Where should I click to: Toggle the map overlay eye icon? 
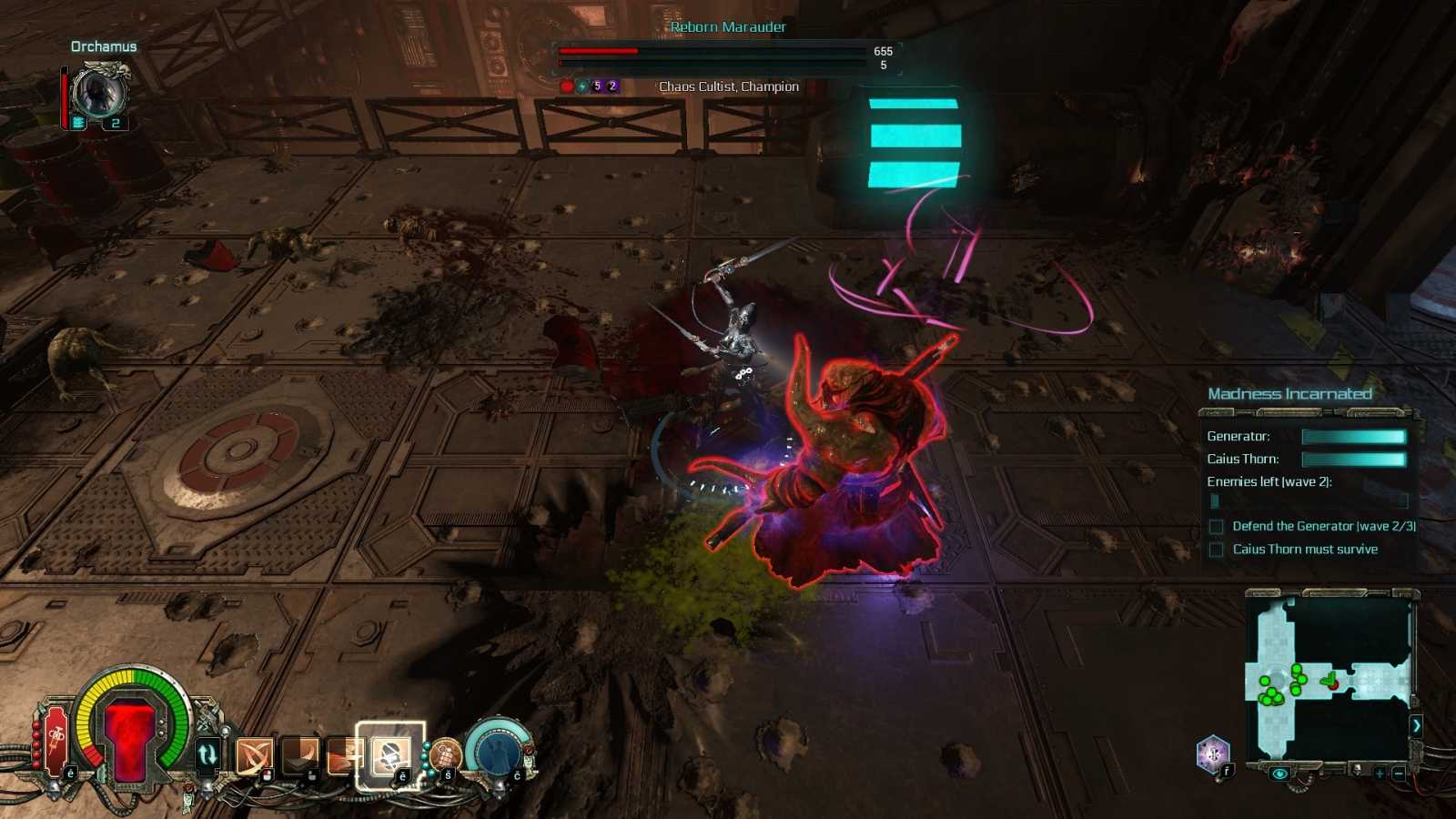(x=1280, y=773)
